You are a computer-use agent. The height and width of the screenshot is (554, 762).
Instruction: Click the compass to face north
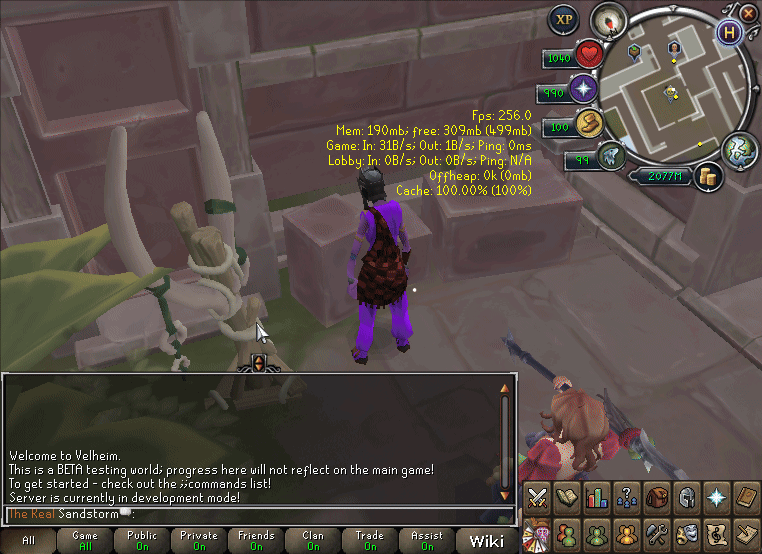pyautogui.click(x=608, y=19)
